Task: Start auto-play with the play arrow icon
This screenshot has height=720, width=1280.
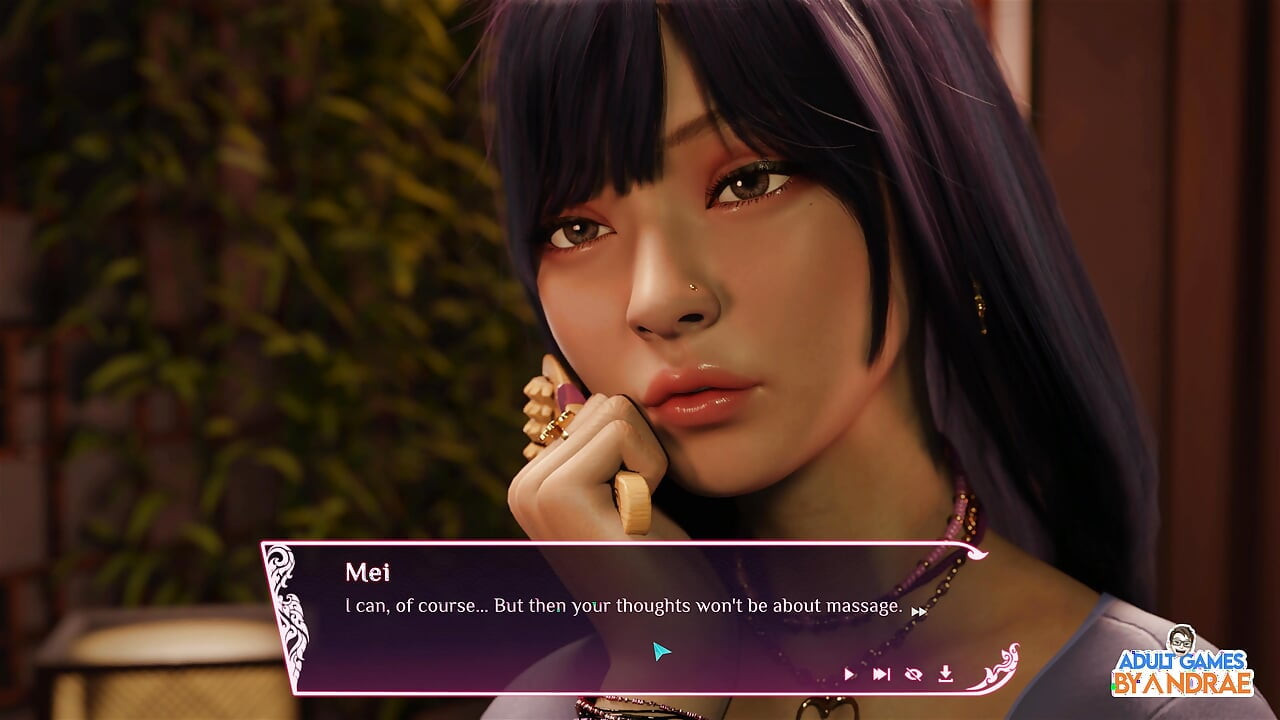Action: point(849,675)
